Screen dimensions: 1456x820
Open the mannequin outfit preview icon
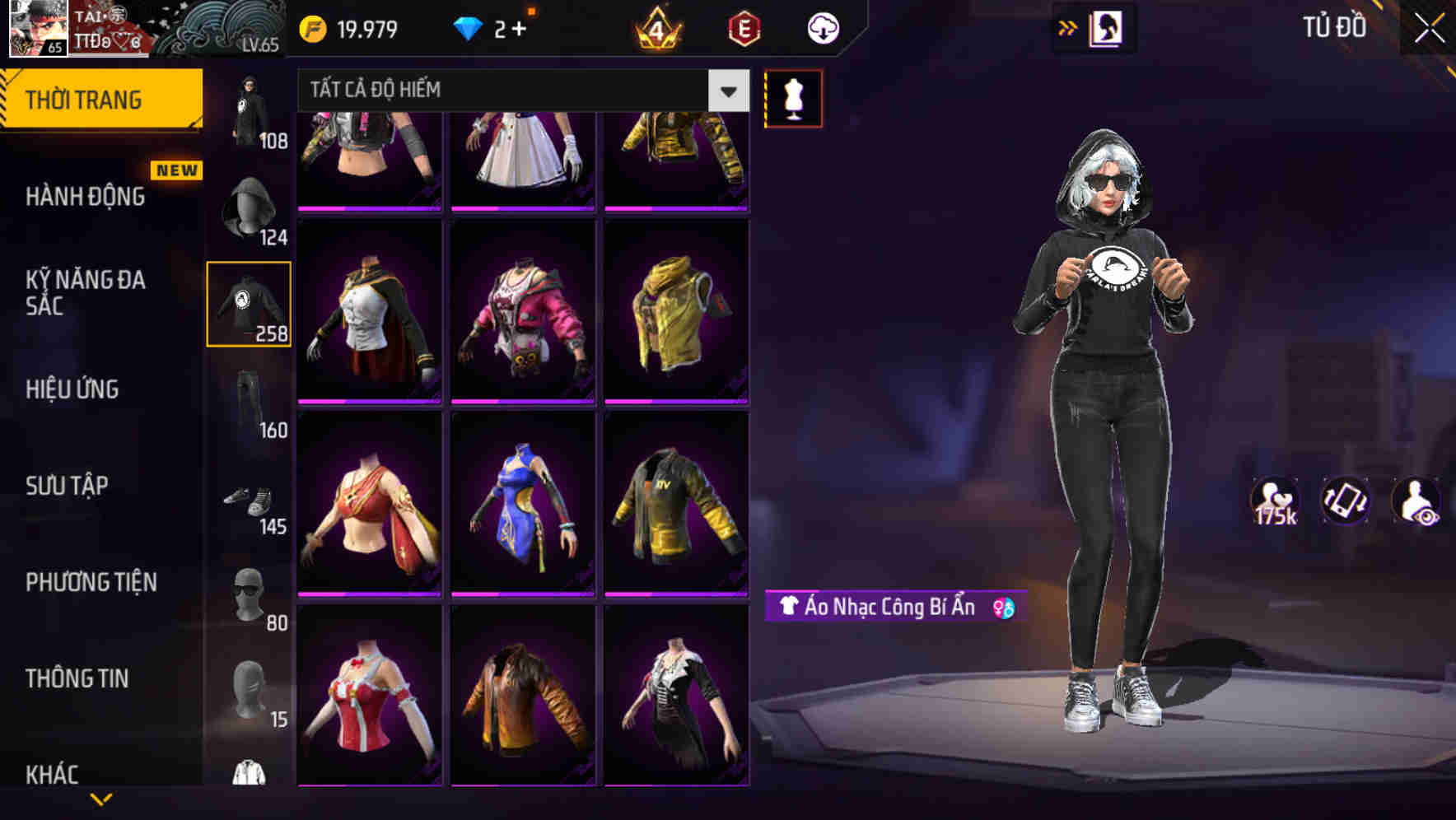[x=792, y=97]
